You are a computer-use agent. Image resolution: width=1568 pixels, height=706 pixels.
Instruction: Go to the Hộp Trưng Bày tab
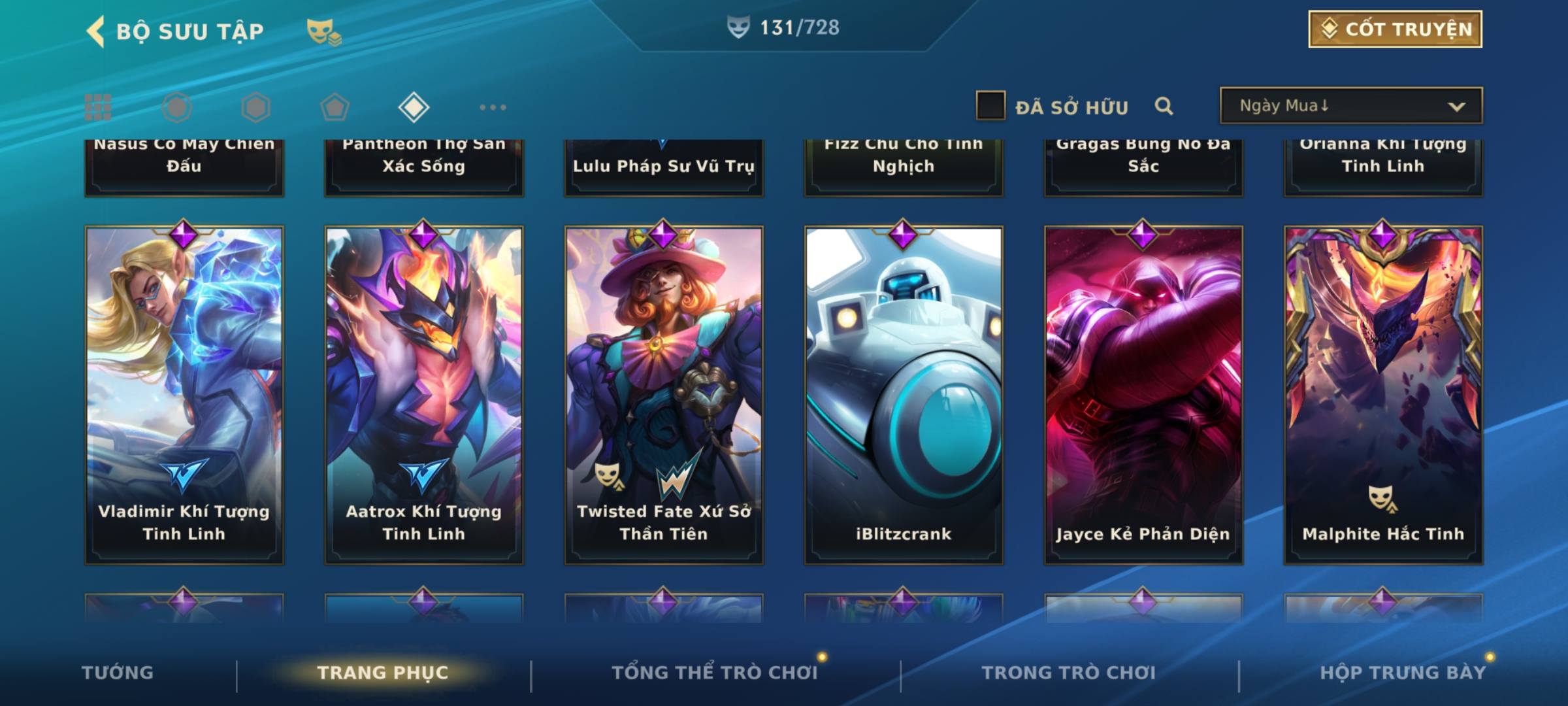[1403, 673]
